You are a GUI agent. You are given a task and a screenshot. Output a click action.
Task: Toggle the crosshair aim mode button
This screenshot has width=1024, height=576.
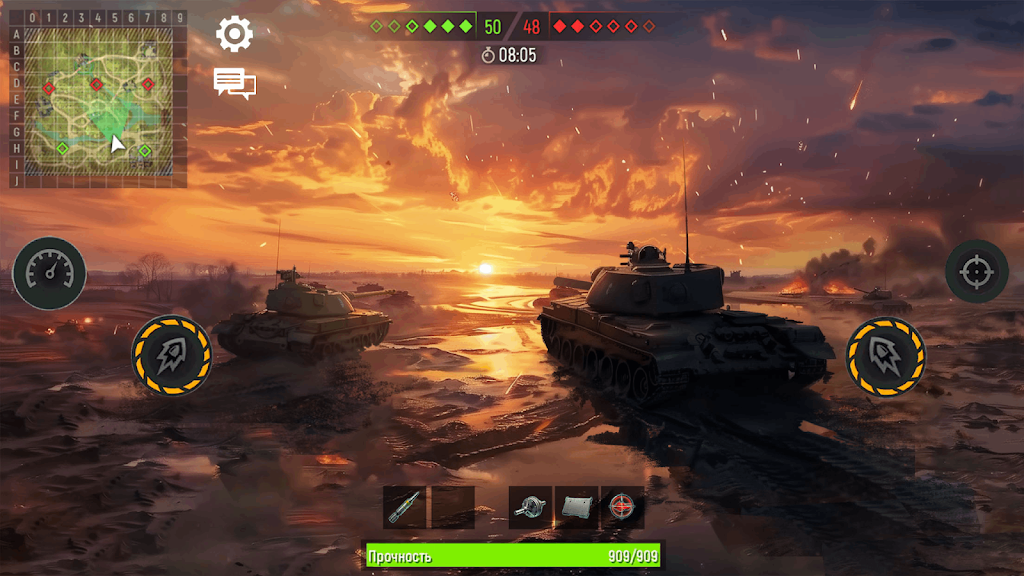[x=976, y=271]
